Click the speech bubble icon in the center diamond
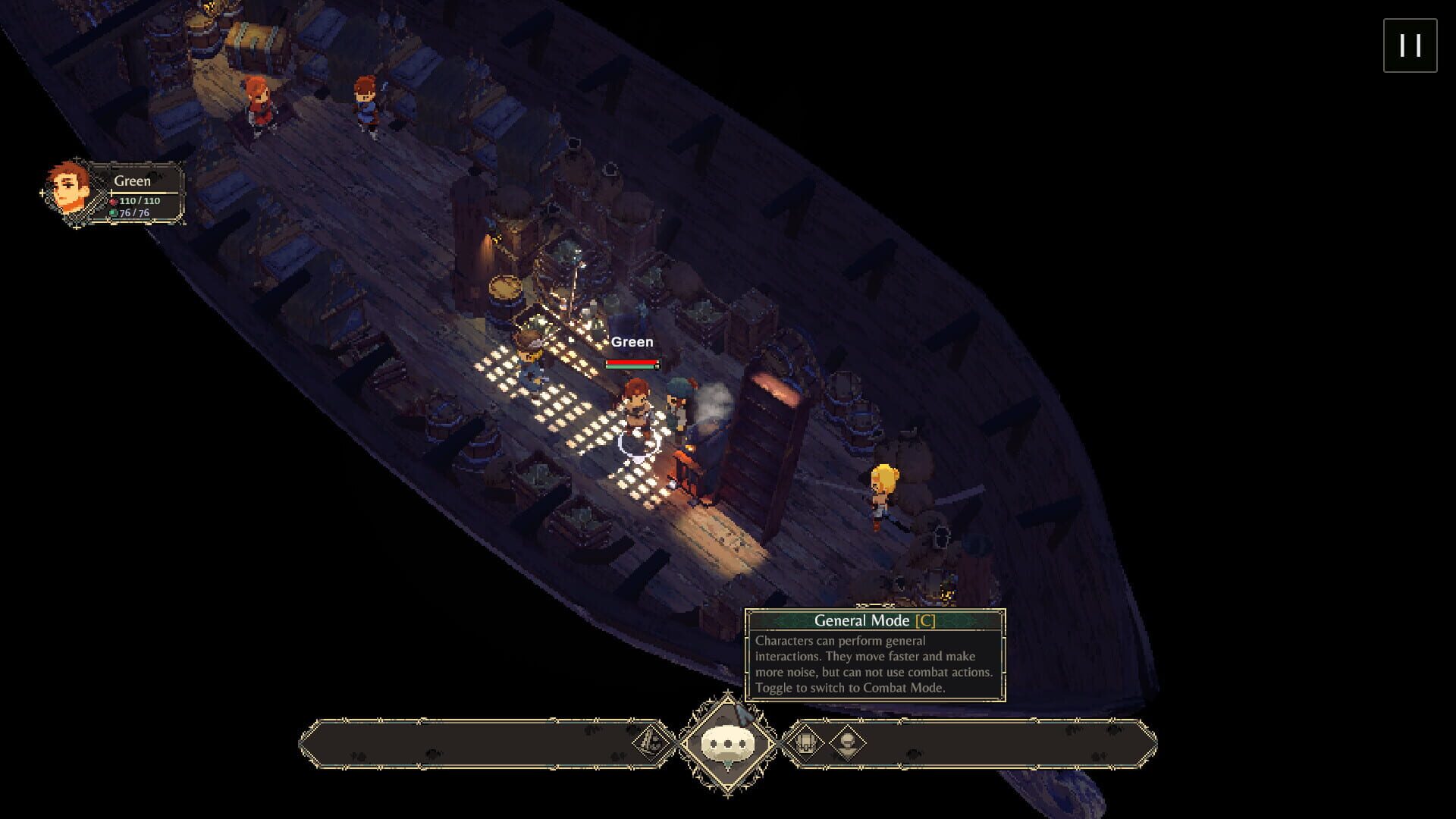 [x=728, y=742]
